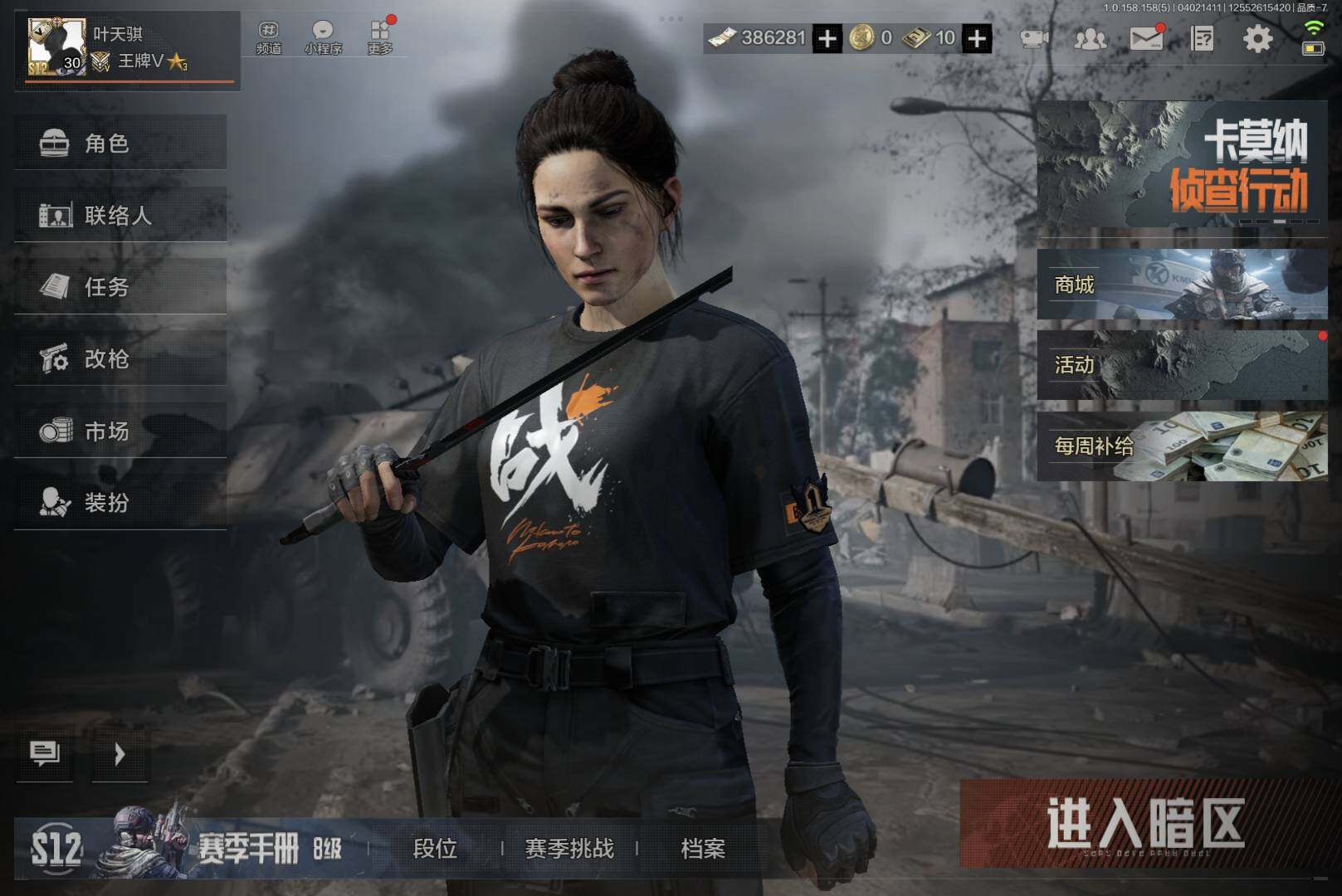Open the 角色 character menu

click(x=120, y=144)
